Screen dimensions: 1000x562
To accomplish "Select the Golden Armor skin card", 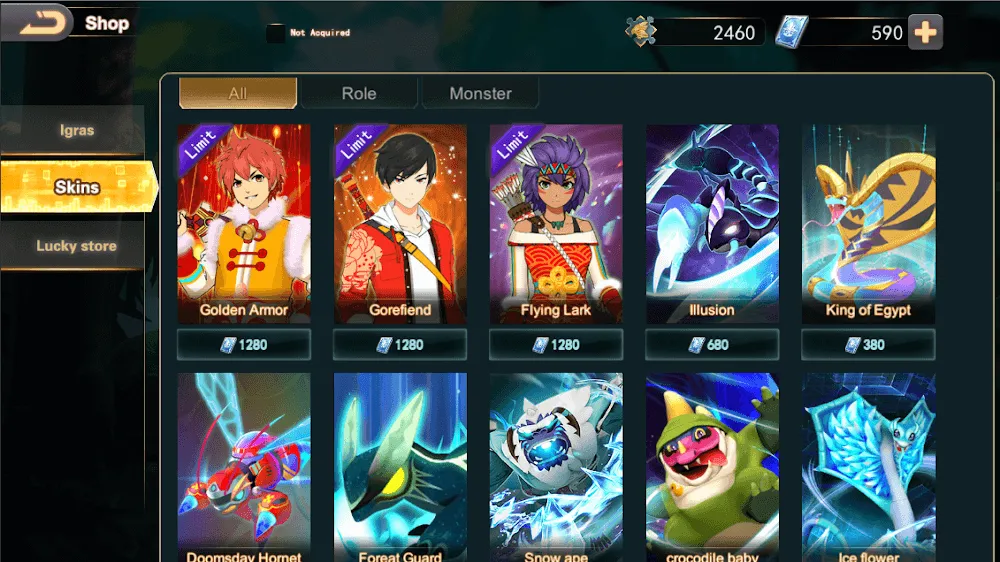I will (244, 220).
